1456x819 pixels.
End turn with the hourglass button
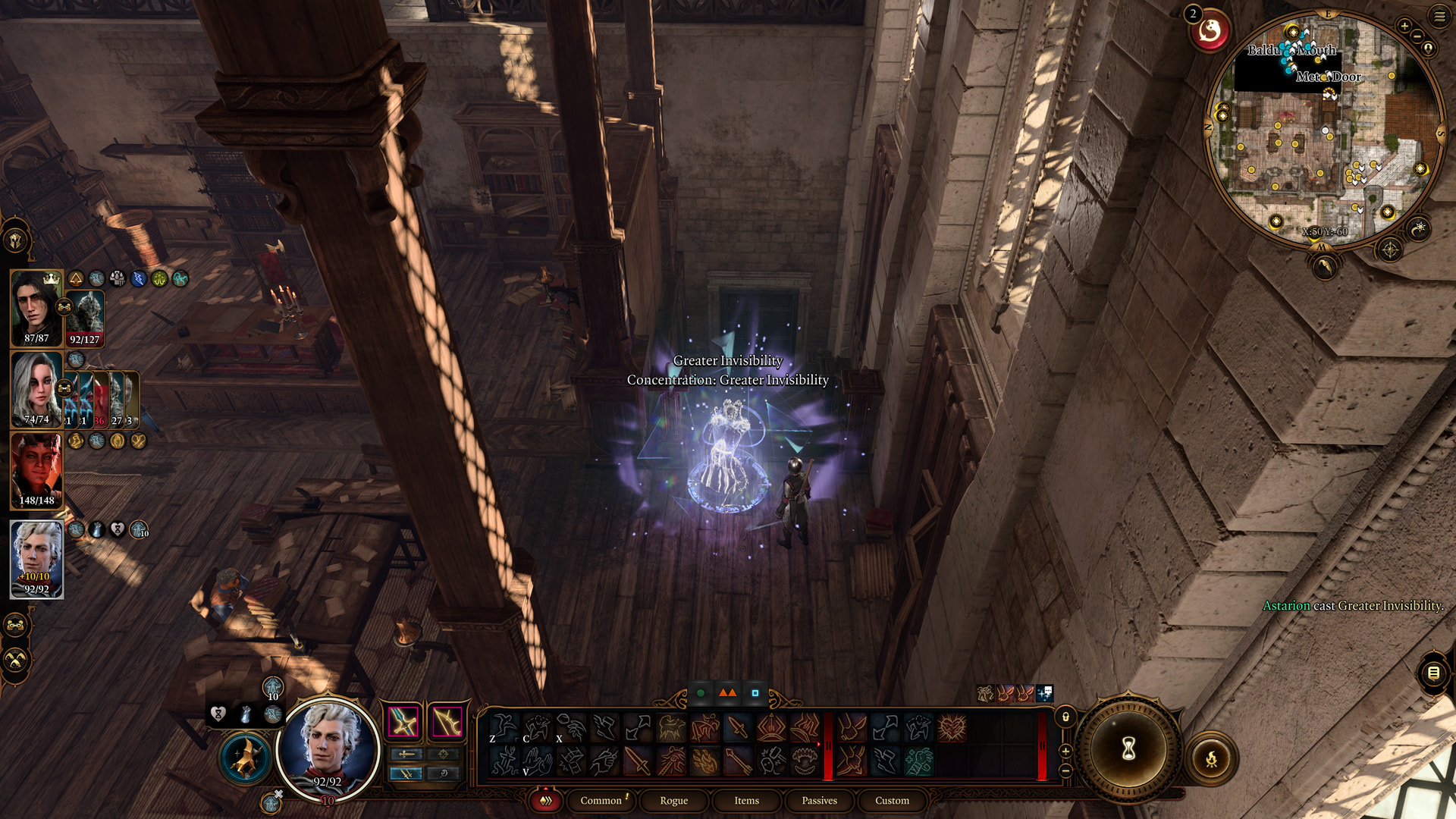1128,749
